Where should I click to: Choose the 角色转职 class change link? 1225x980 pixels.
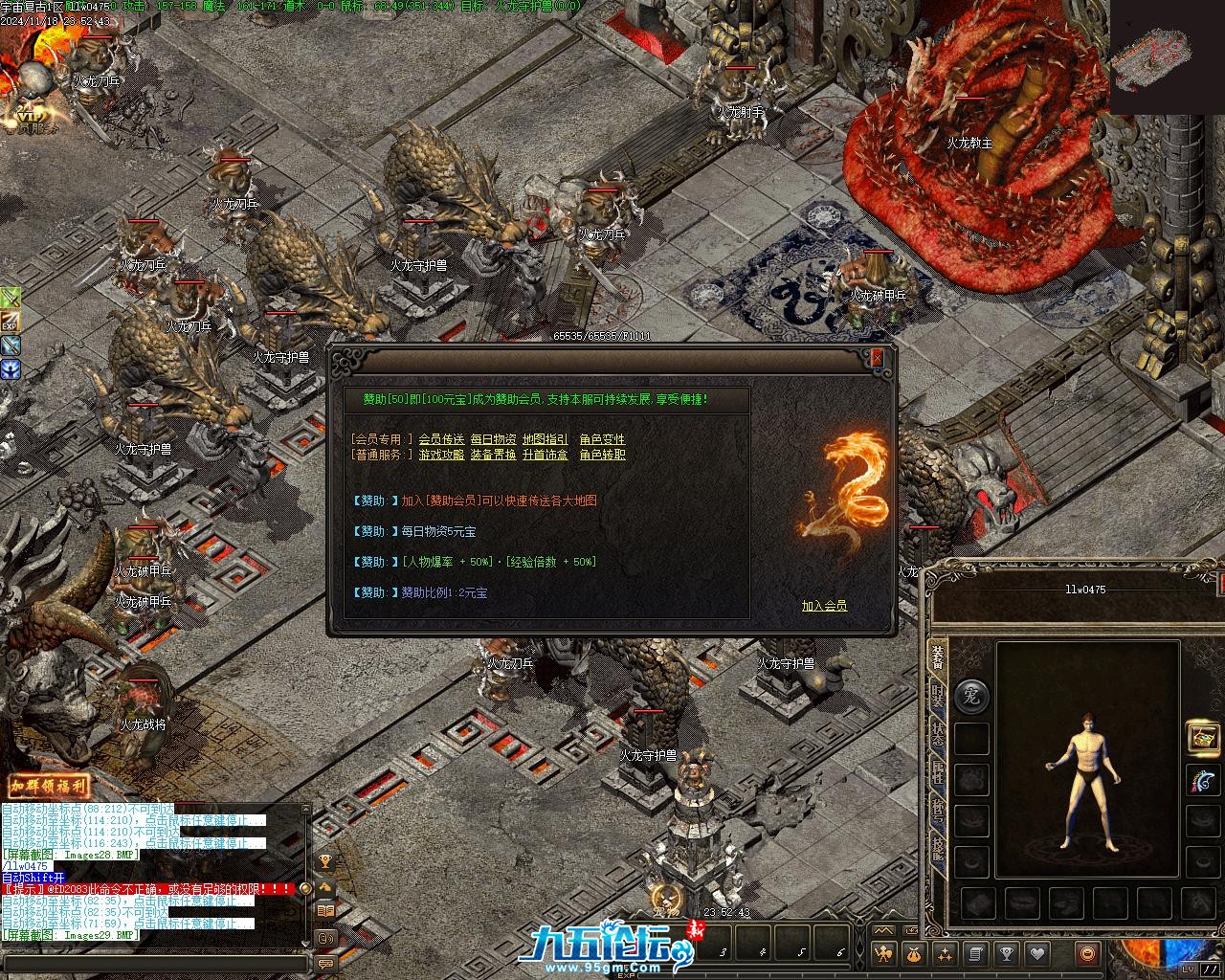[602, 455]
